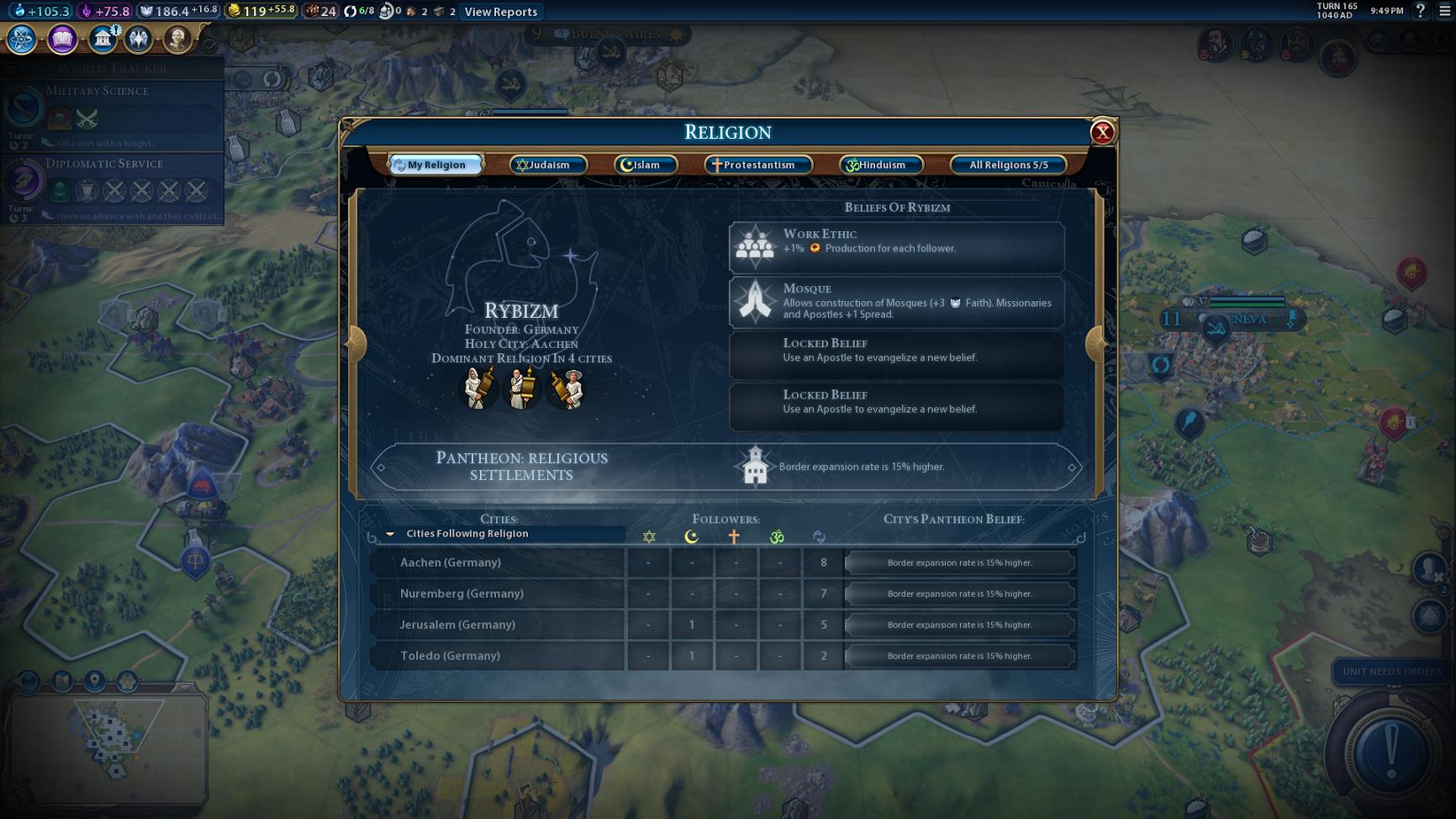
Task: Show the Islam religion tab
Action: [x=646, y=165]
